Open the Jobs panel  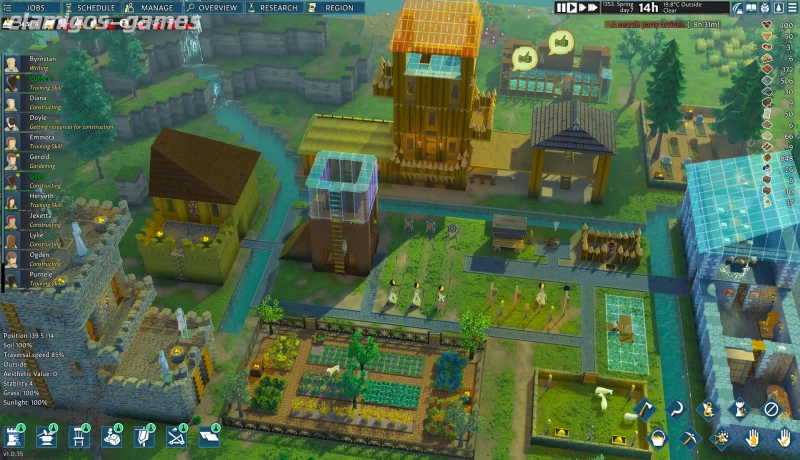pyautogui.click(x=35, y=7)
